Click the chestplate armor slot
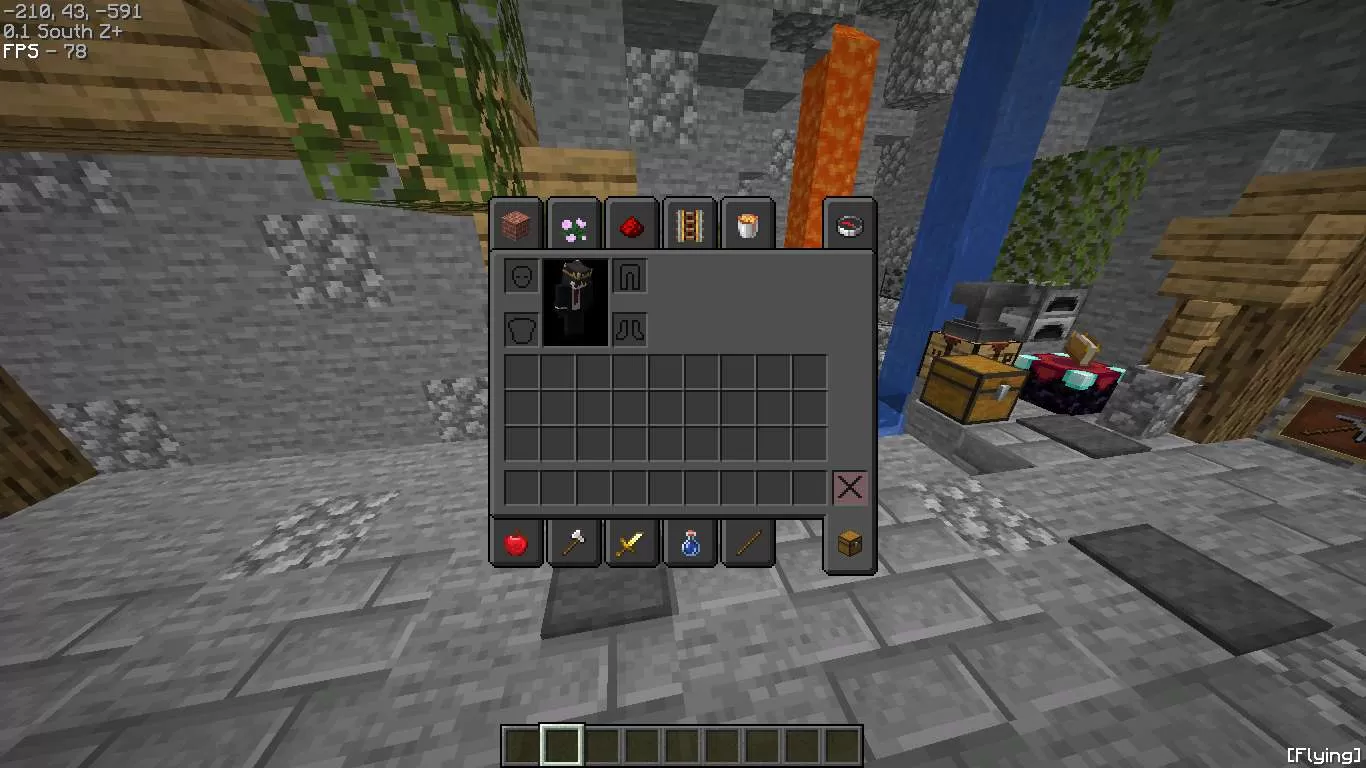Screen dimensions: 1366x768 tap(520, 330)
